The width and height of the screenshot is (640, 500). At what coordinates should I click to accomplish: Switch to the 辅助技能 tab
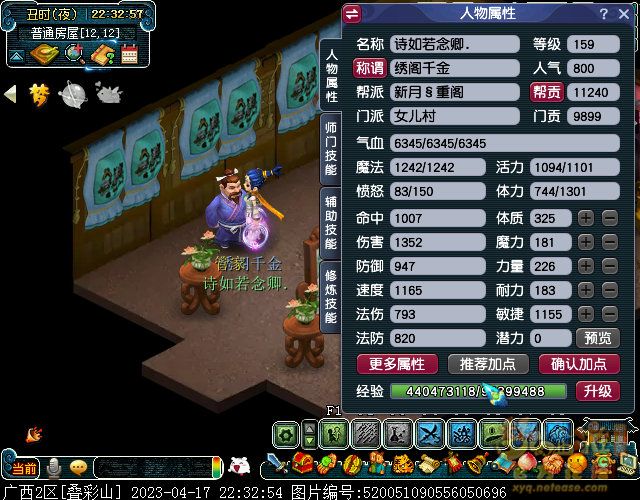[x=330, y=221]
